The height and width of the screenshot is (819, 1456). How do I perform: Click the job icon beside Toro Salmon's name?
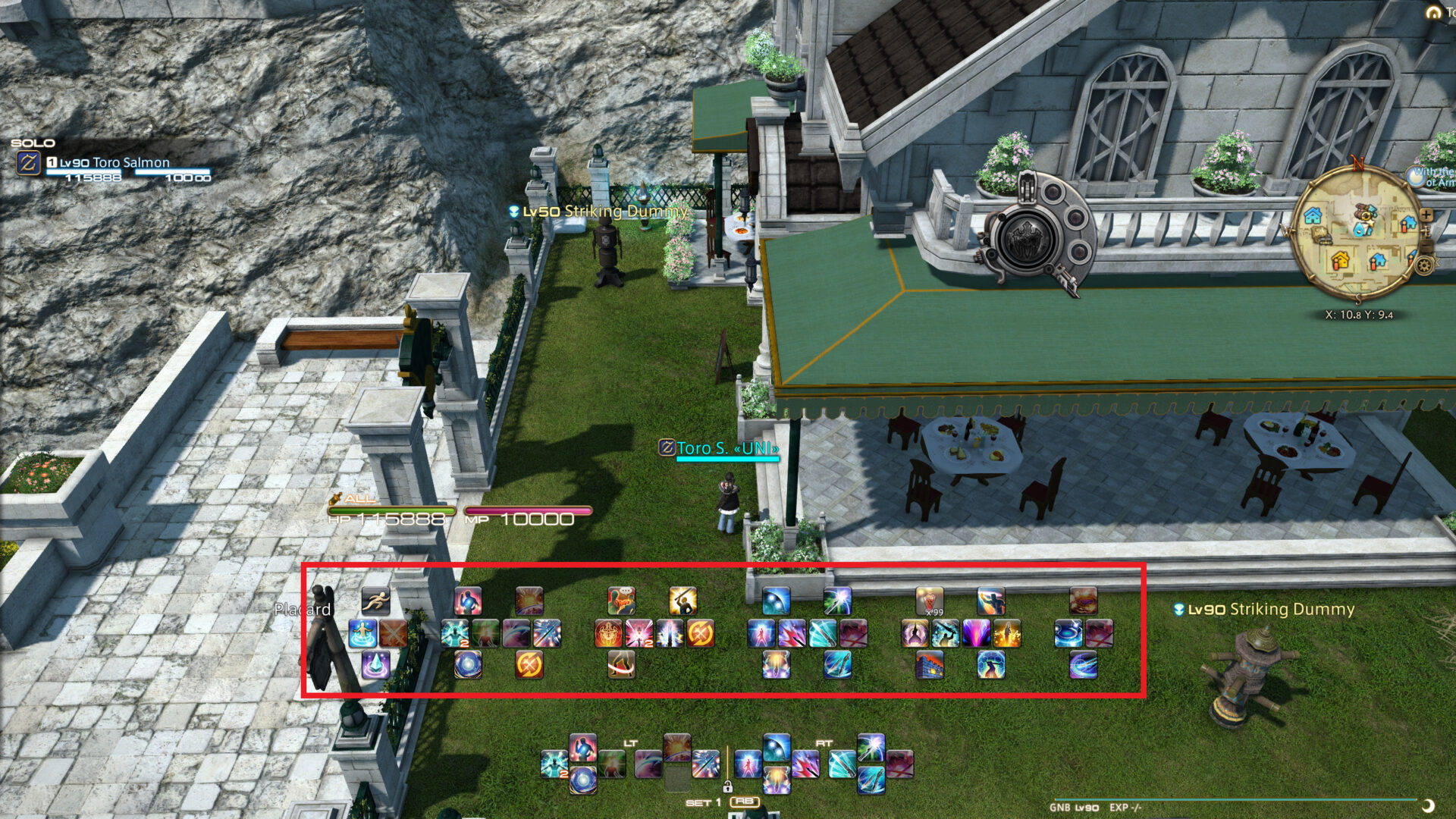(x=28, y=161)
